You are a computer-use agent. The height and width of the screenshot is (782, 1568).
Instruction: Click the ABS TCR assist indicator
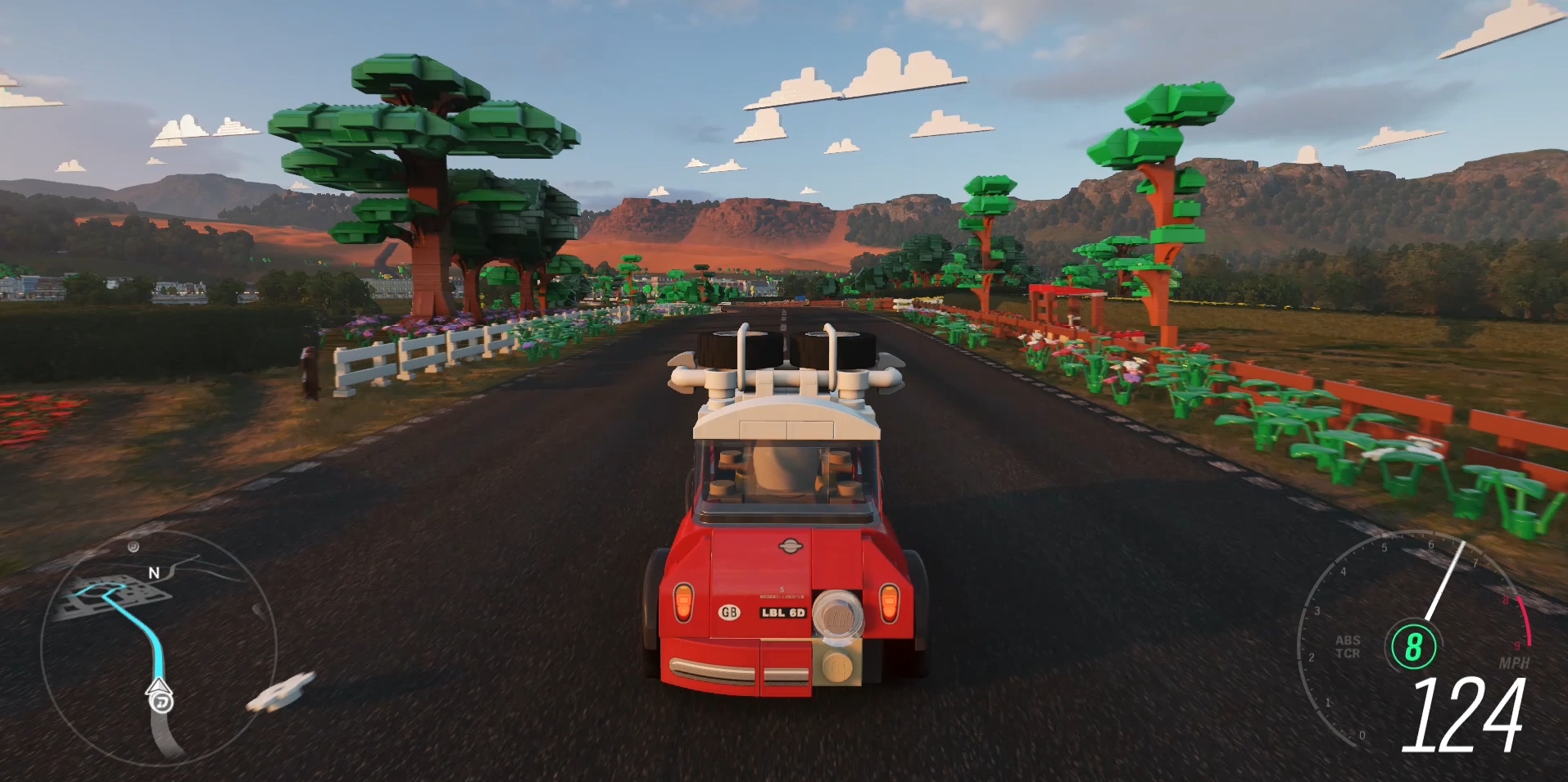[1348, 646]
